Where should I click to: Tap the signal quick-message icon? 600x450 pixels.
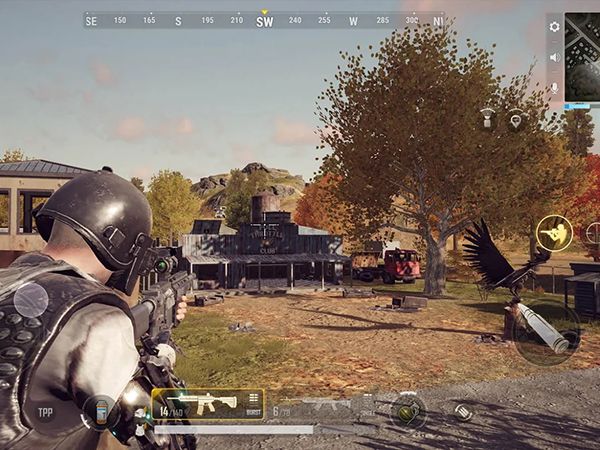[x=488, y=117]
